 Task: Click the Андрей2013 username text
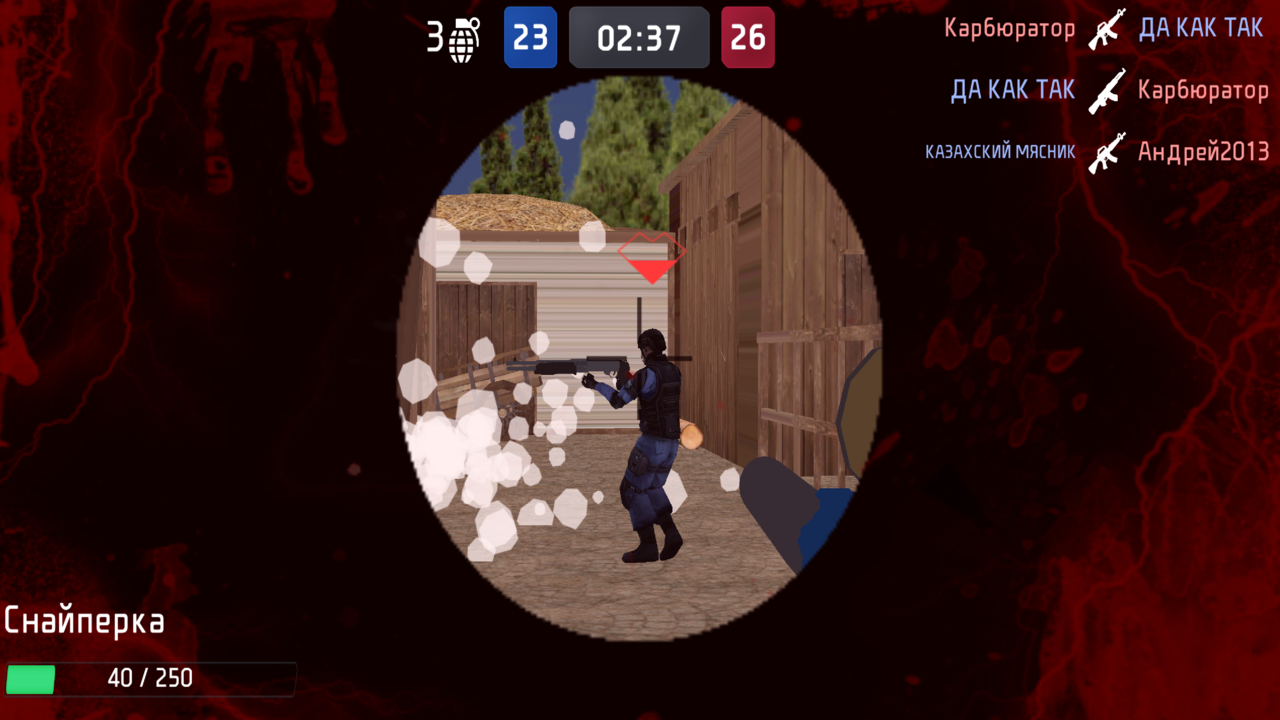(1203, 152)
